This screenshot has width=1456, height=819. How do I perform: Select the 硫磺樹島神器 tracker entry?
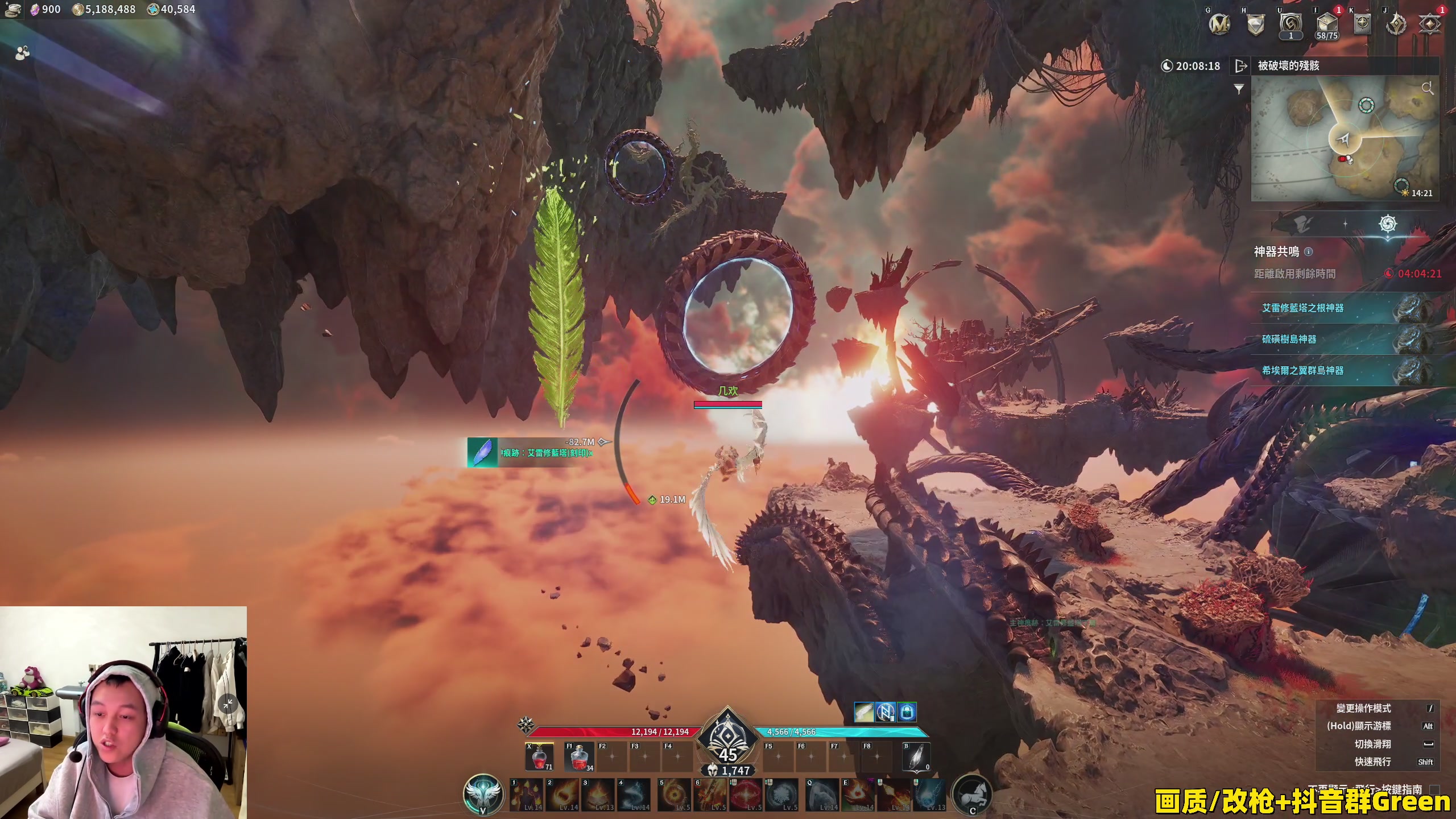pyautogui.click(x=1289, y=340)
